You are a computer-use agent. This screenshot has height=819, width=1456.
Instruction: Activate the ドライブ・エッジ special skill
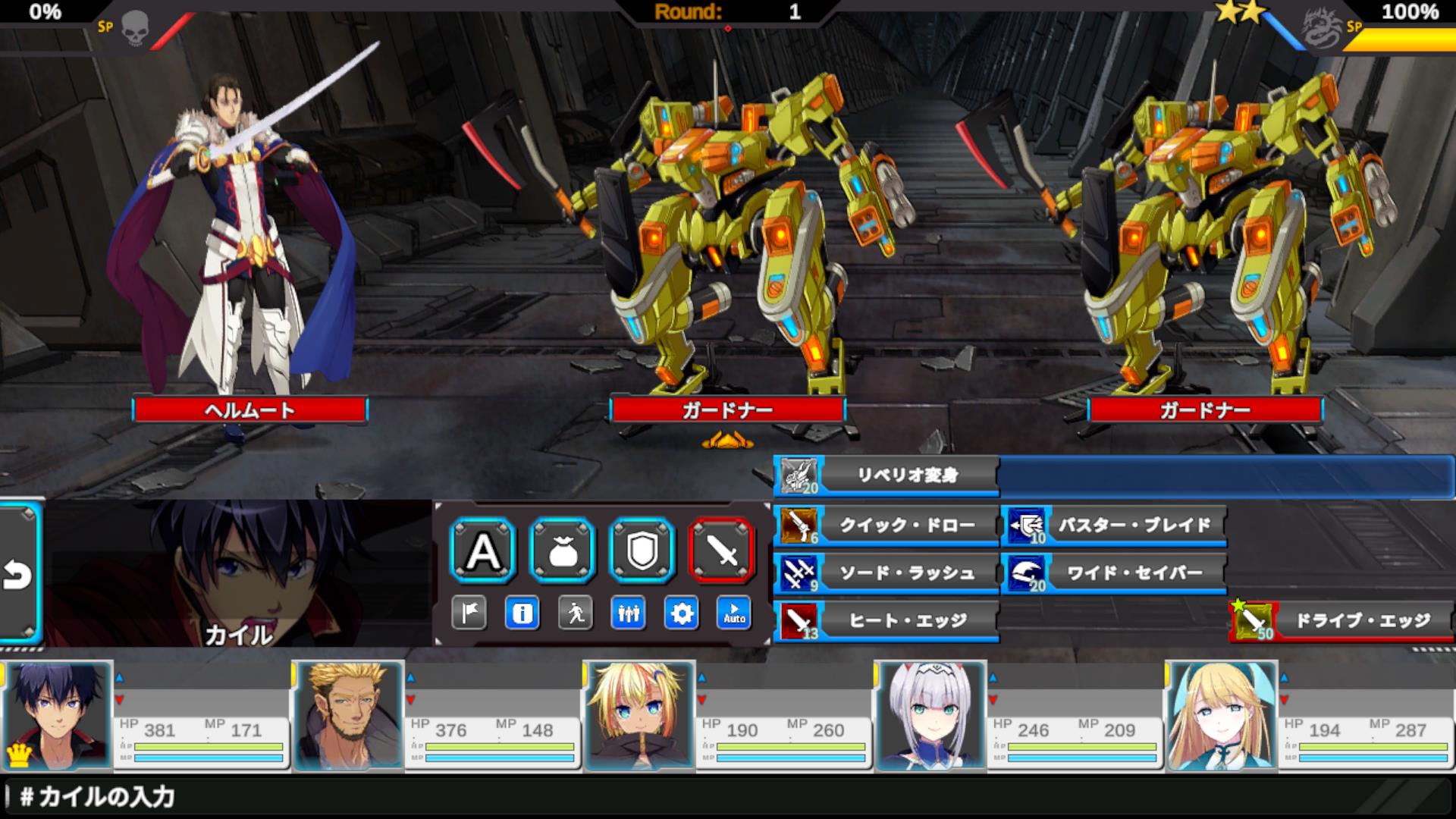(x=1341, y=621)
